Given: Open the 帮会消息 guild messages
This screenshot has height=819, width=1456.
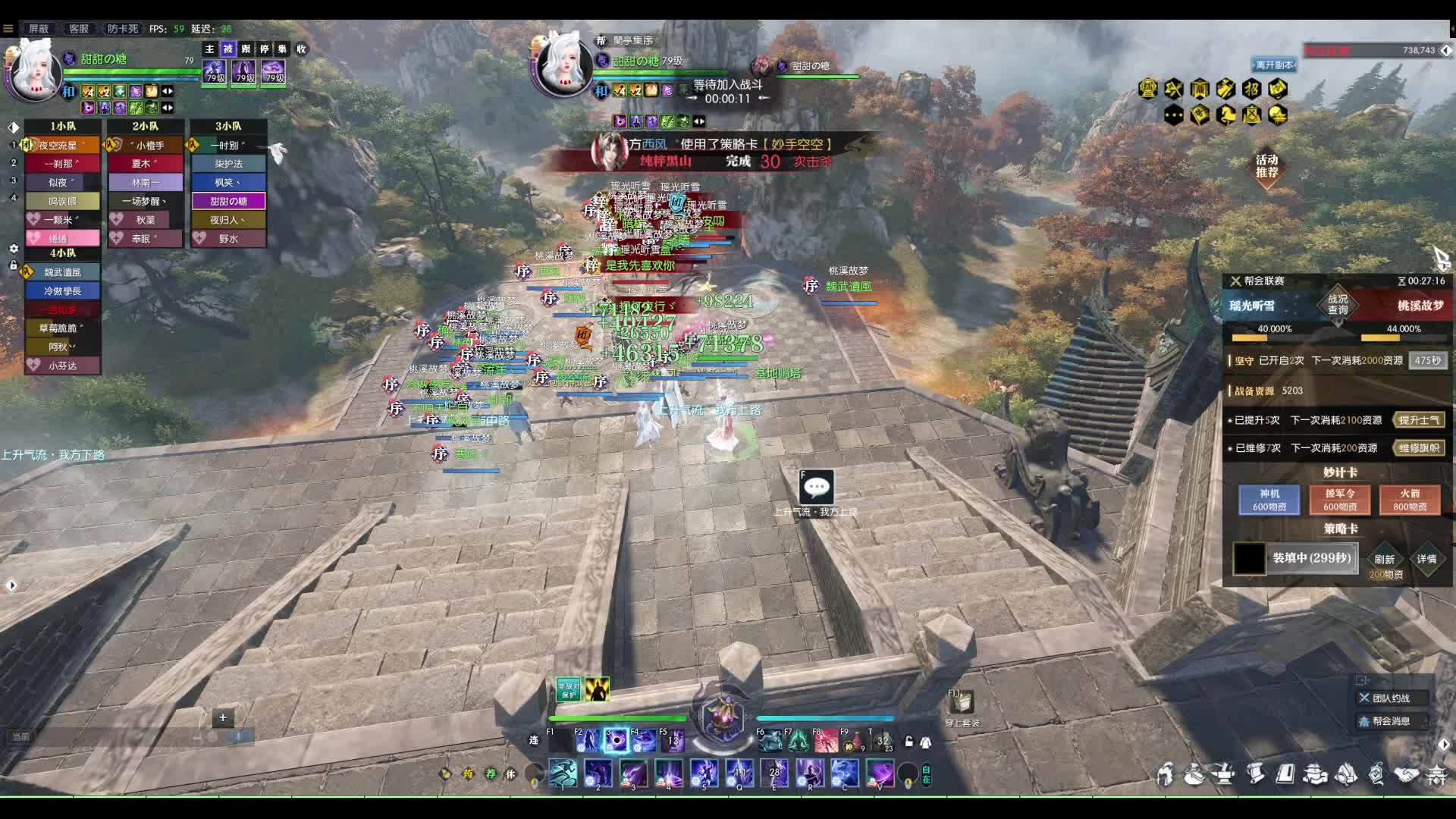Looking at the screenshot, I should tap(1391, 721).
